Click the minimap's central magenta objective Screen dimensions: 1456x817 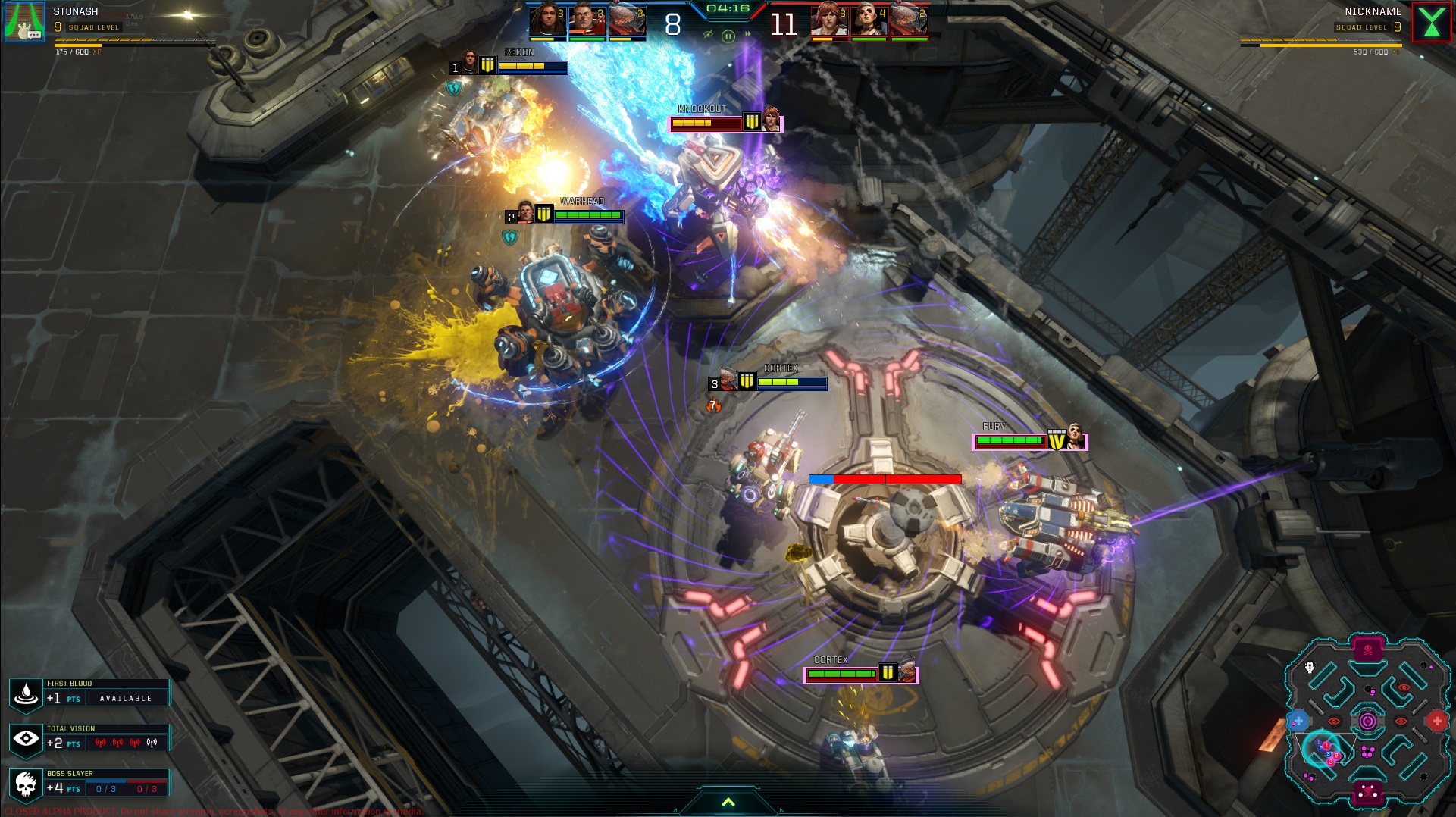(1368, 721)
